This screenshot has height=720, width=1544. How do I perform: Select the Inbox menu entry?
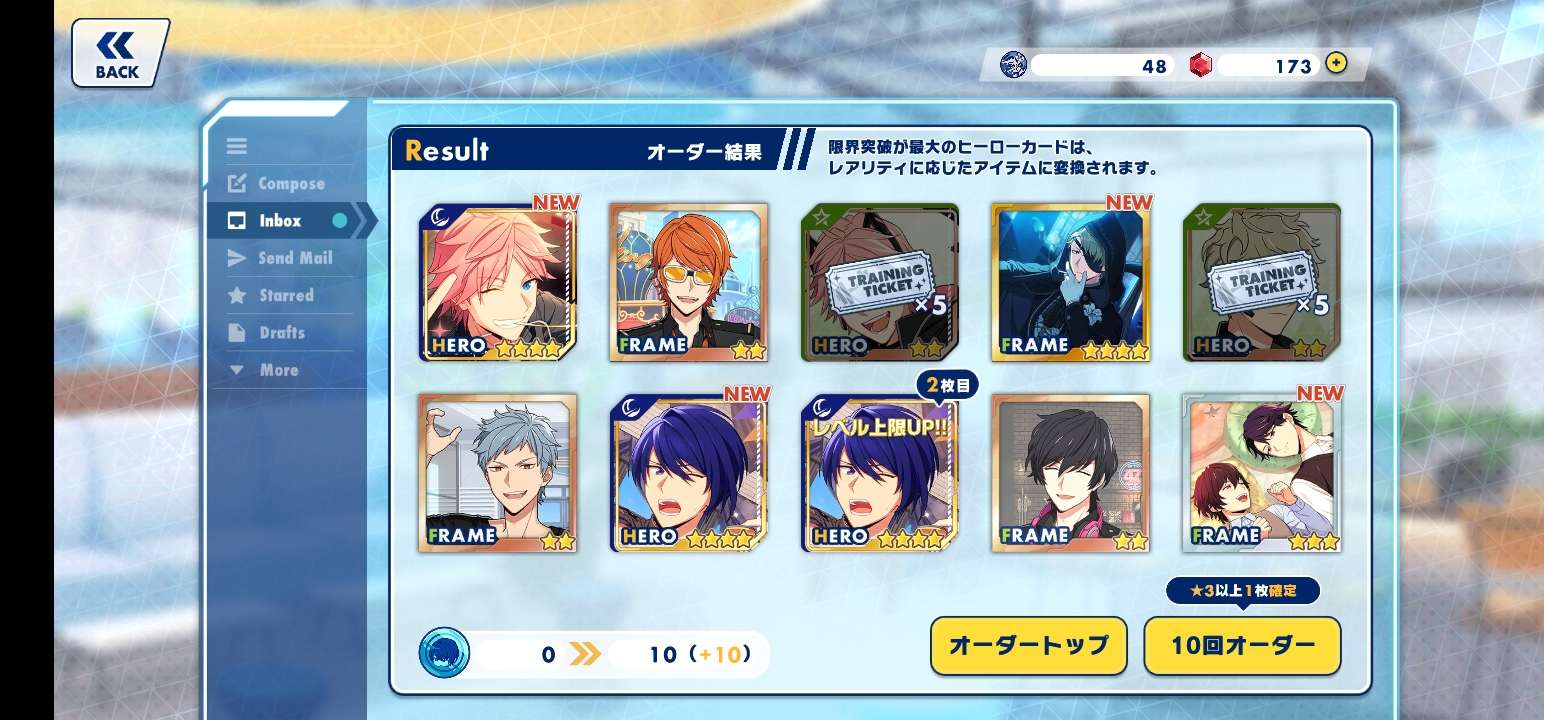(x=280, y=221)
